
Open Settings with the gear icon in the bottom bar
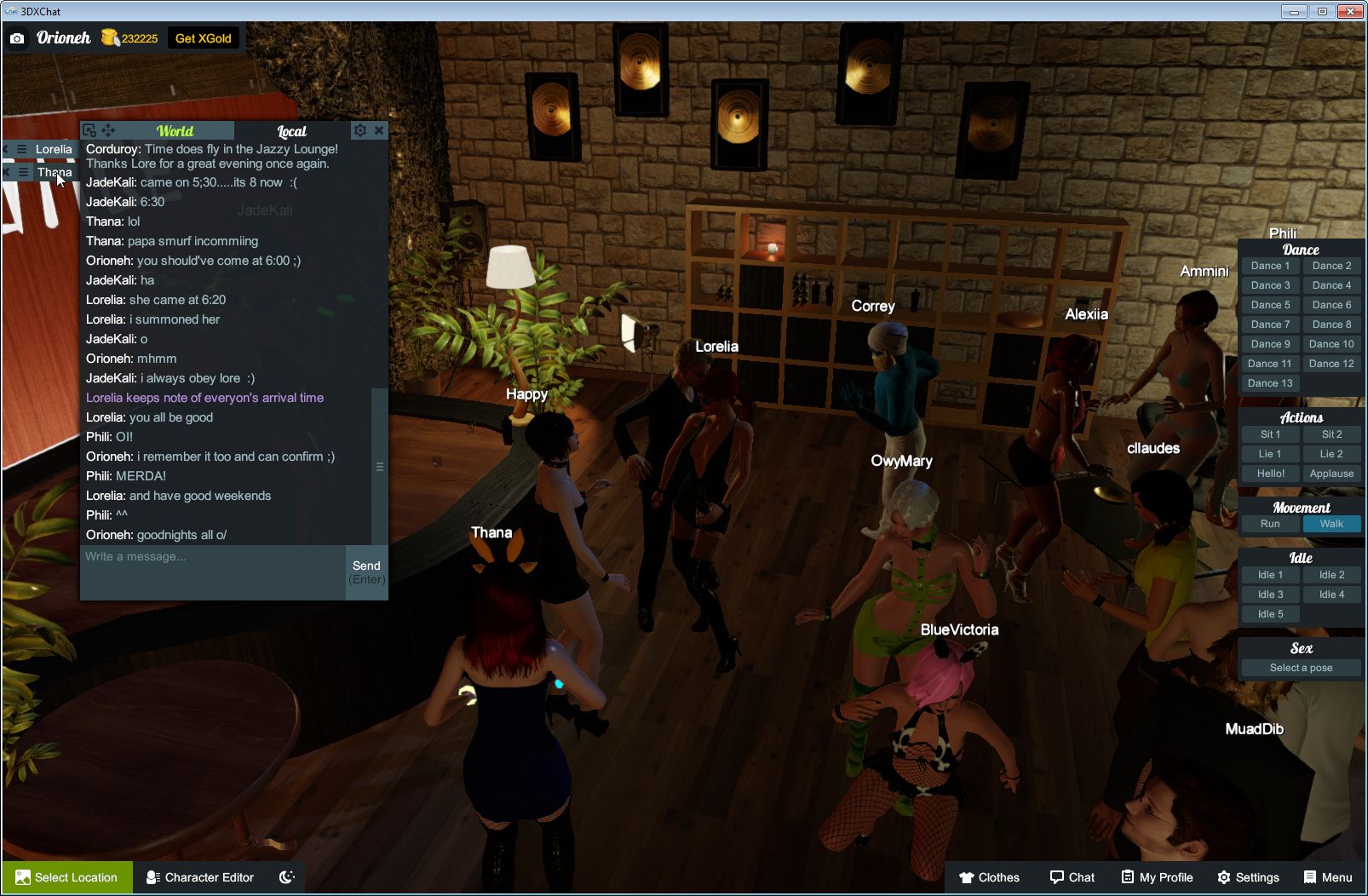click(x=1224, y=877)
